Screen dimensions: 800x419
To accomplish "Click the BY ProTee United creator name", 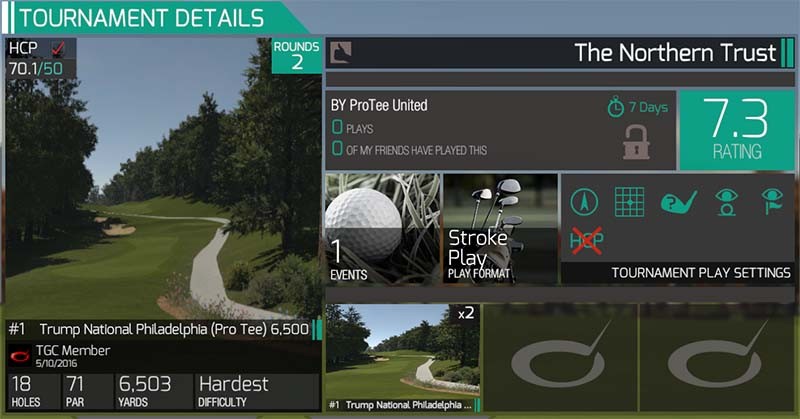I will 380,106.
